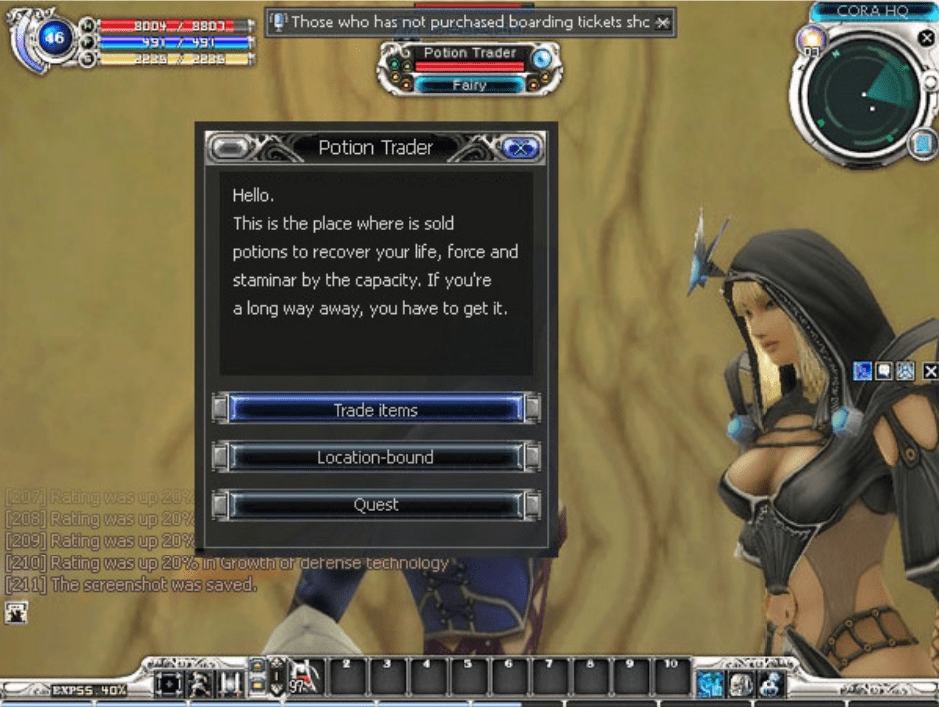Close the Potion Trader dialog window
Viewport: 939px width, 707px height.
520,148
